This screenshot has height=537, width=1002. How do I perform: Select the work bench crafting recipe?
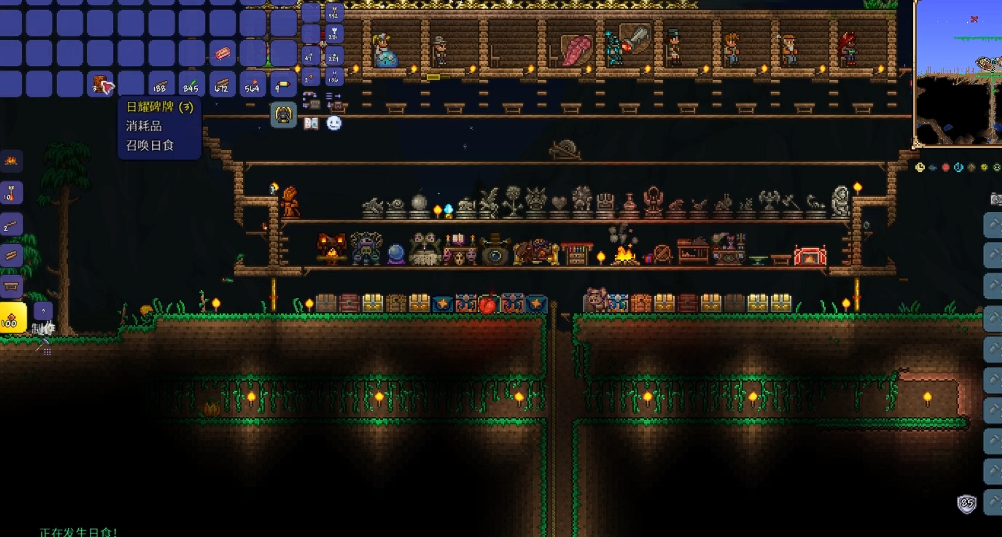(11, 287)
